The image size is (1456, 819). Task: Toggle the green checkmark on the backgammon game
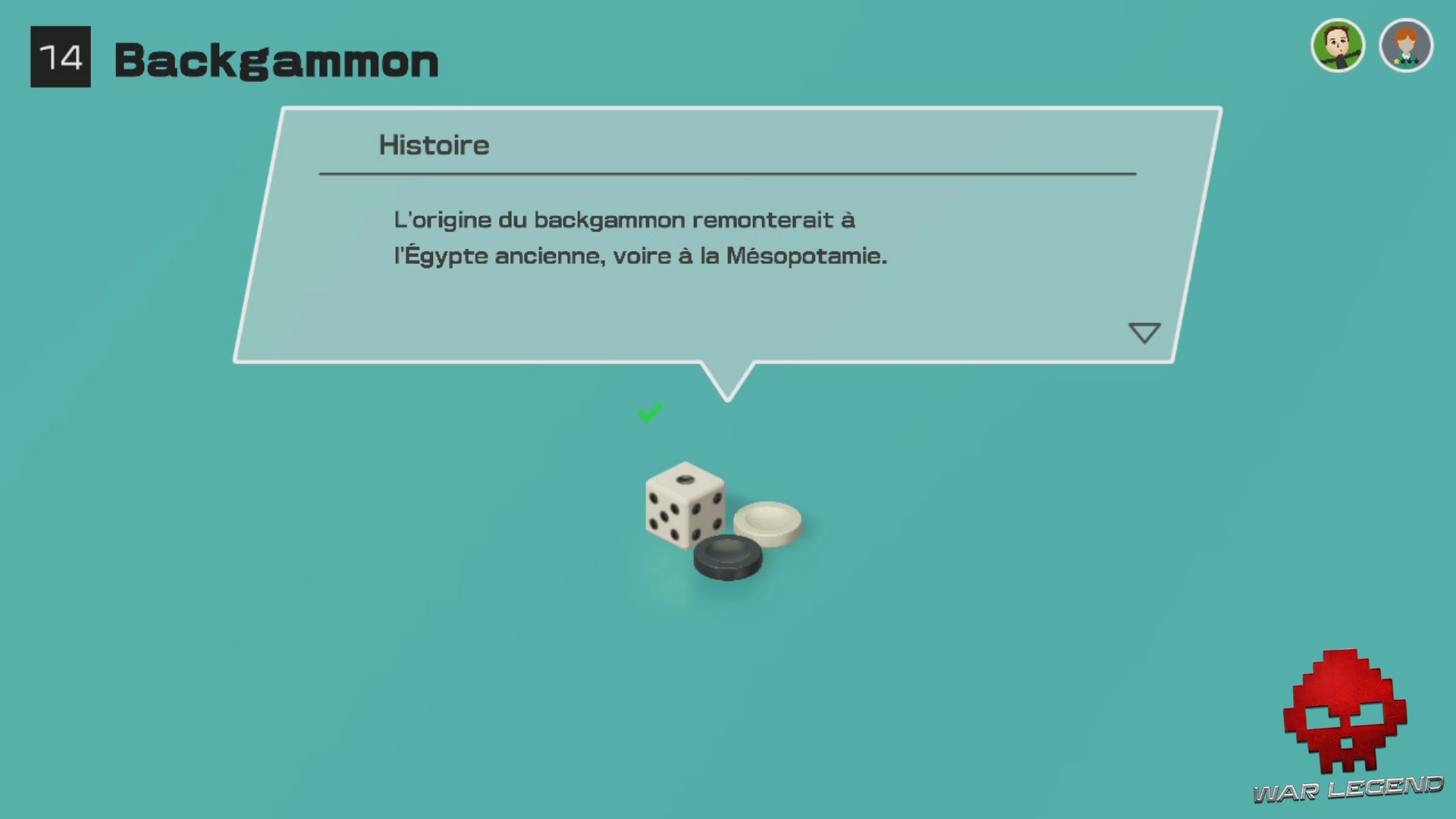tap(650, 413)
